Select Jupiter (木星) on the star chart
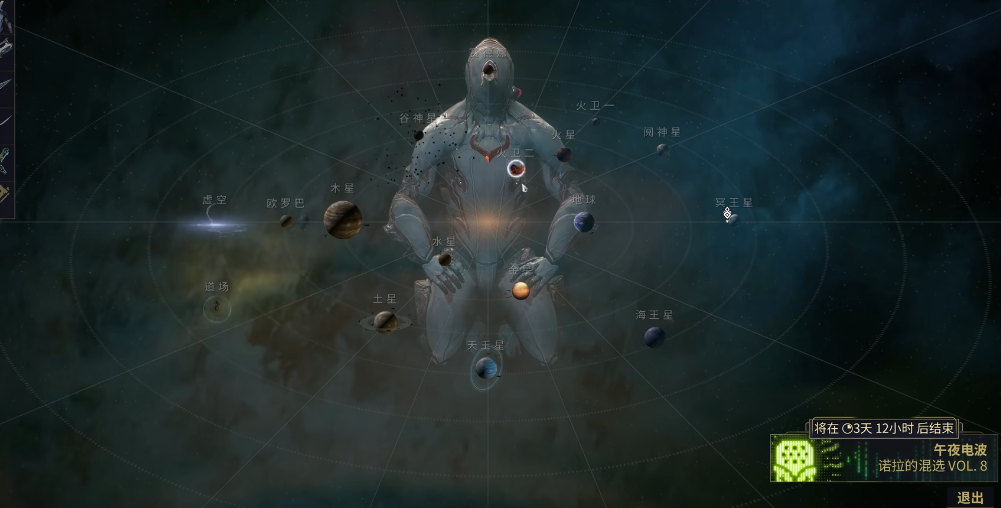1001x508 pixels. coord(342,219)
